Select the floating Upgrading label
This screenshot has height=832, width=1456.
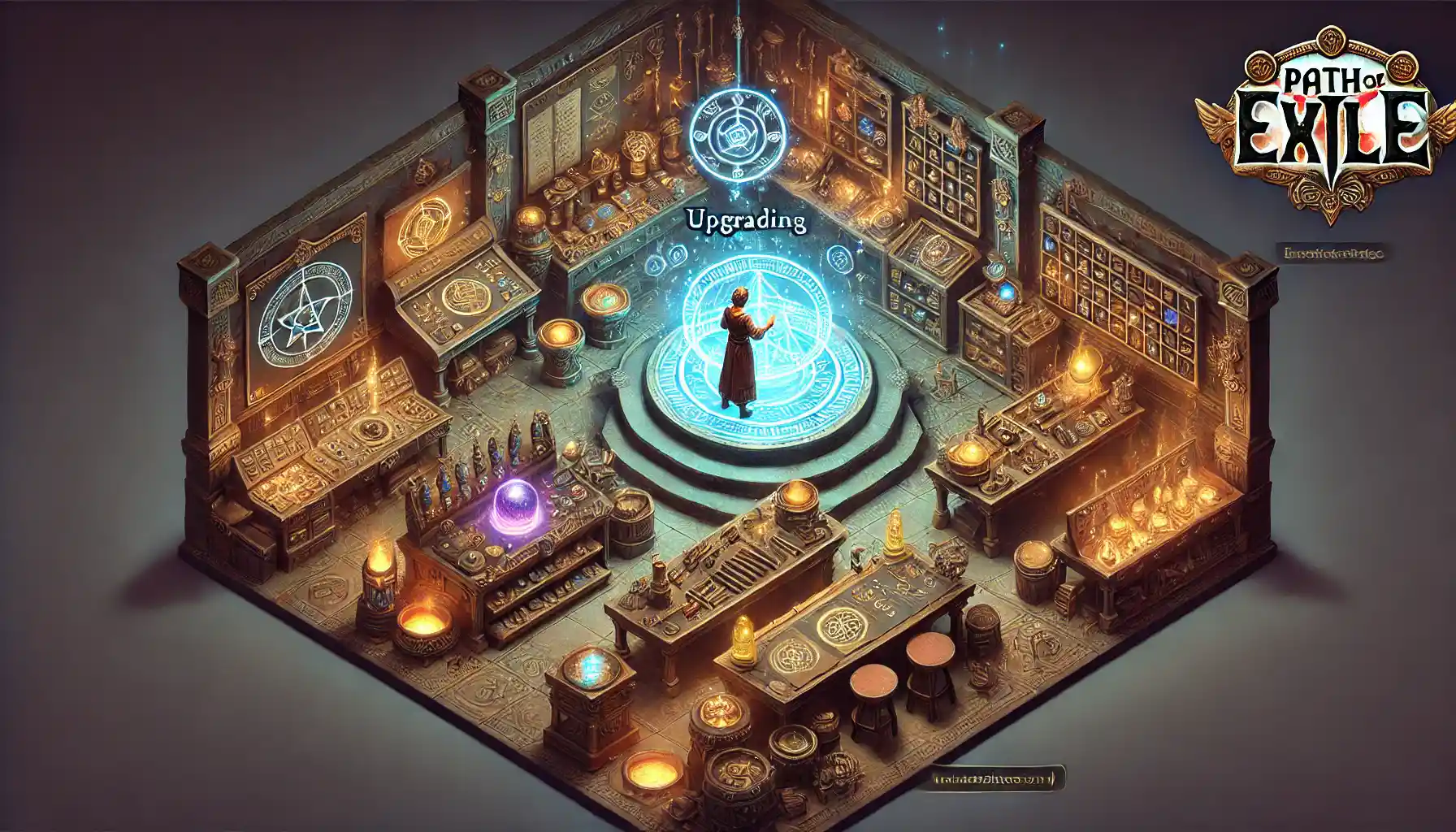coord(746,220)
